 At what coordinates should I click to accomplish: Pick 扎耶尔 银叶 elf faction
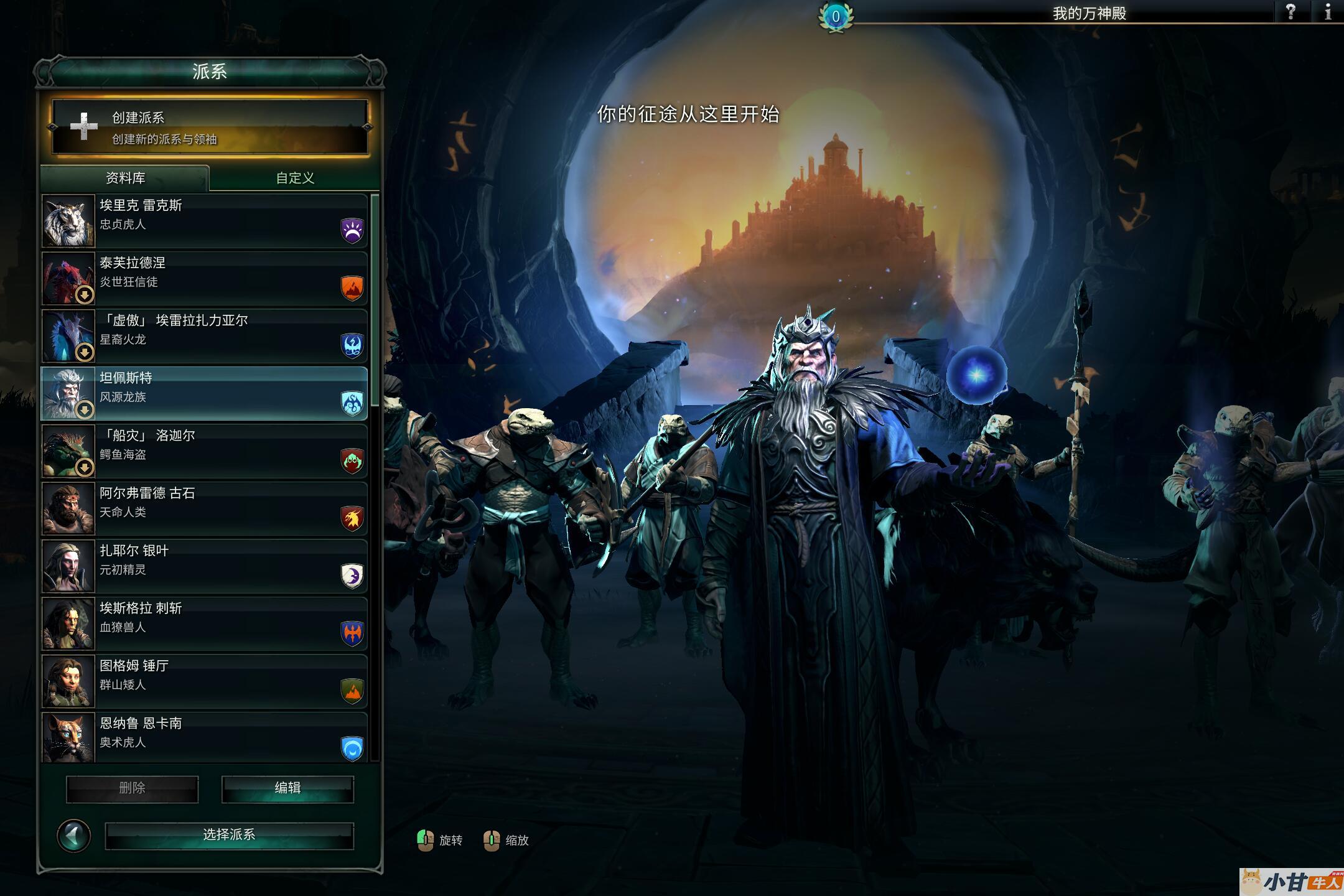[205, 566]
